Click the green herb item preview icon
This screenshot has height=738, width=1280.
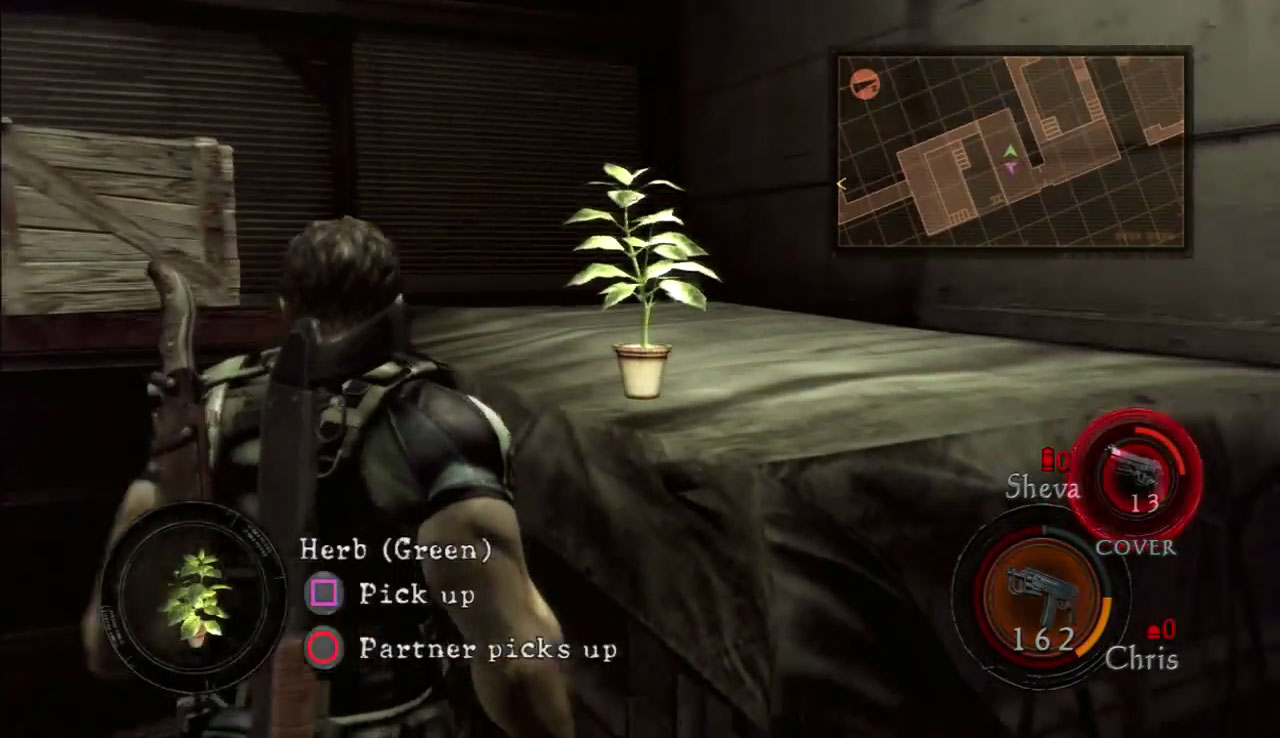coord(195,598)
